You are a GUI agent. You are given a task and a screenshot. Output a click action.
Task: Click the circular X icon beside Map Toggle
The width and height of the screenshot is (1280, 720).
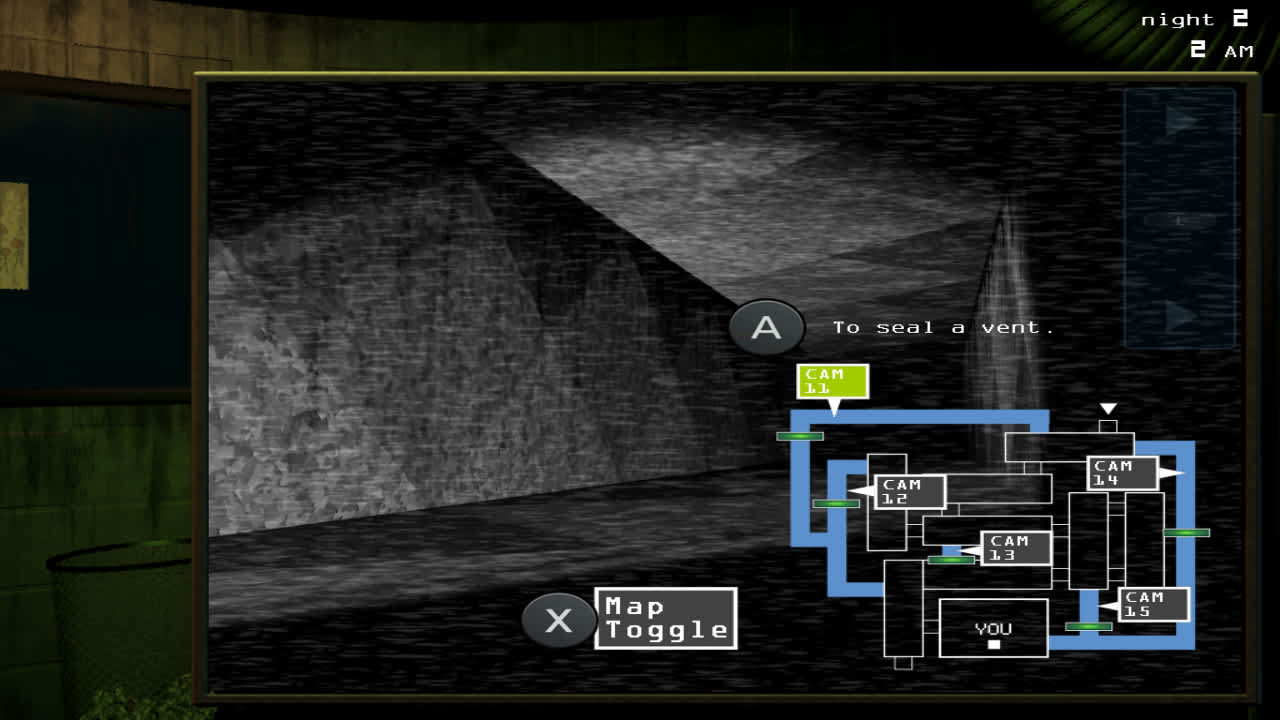pos(557,620)
